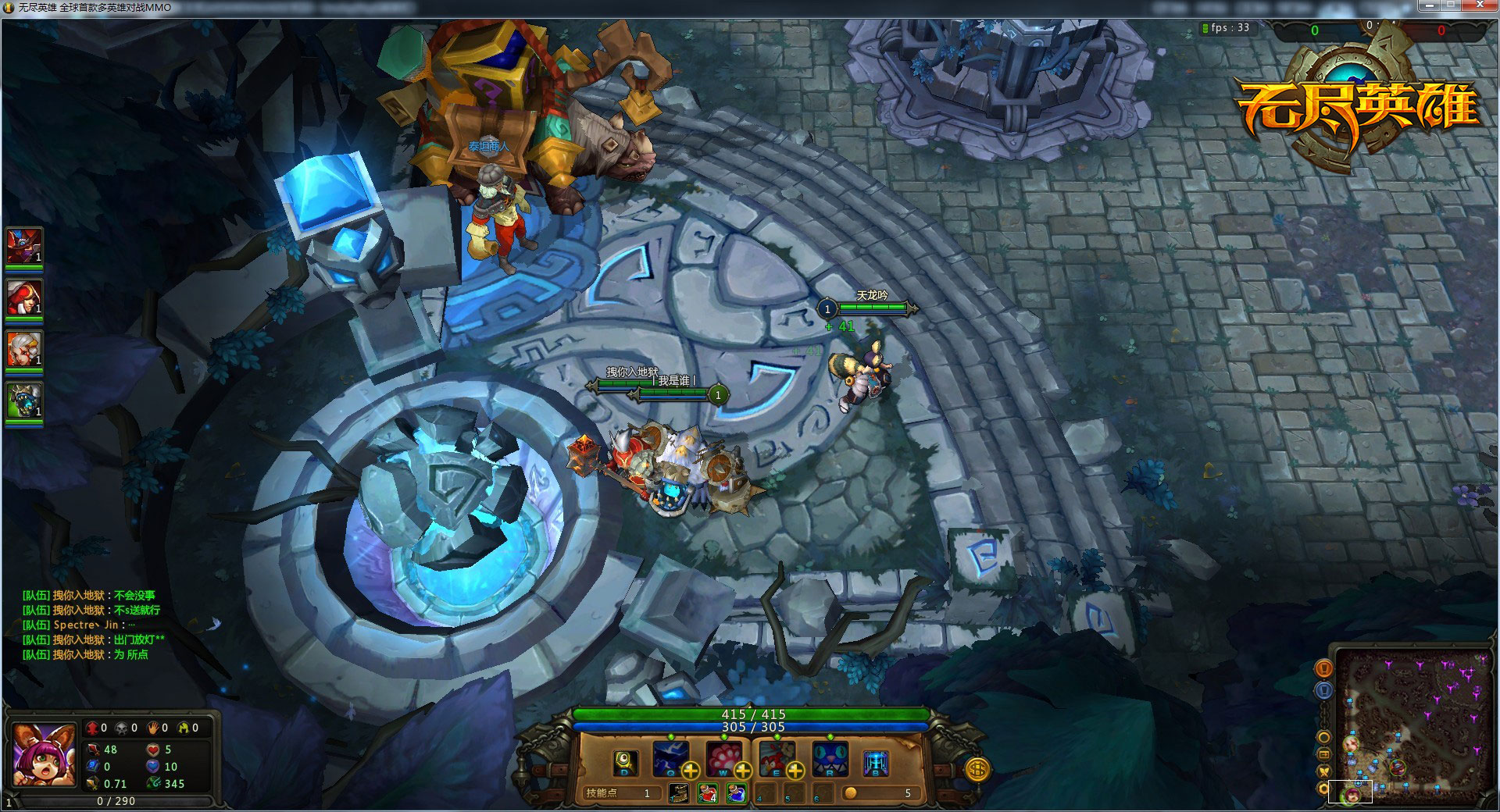Activate the R blue cat face ultimate

830,759
